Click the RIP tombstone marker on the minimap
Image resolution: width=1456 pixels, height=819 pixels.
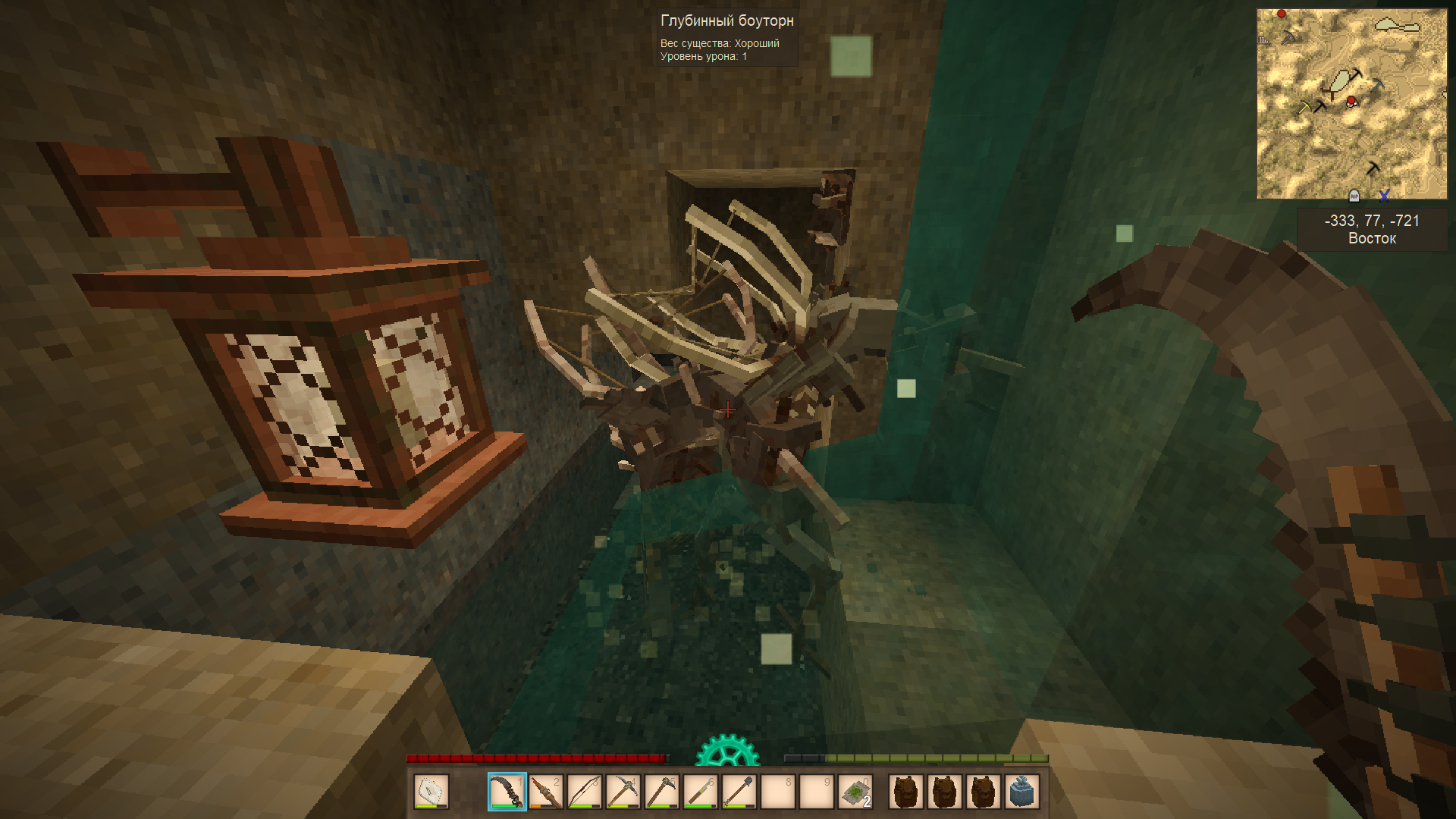pos(1354,196)
